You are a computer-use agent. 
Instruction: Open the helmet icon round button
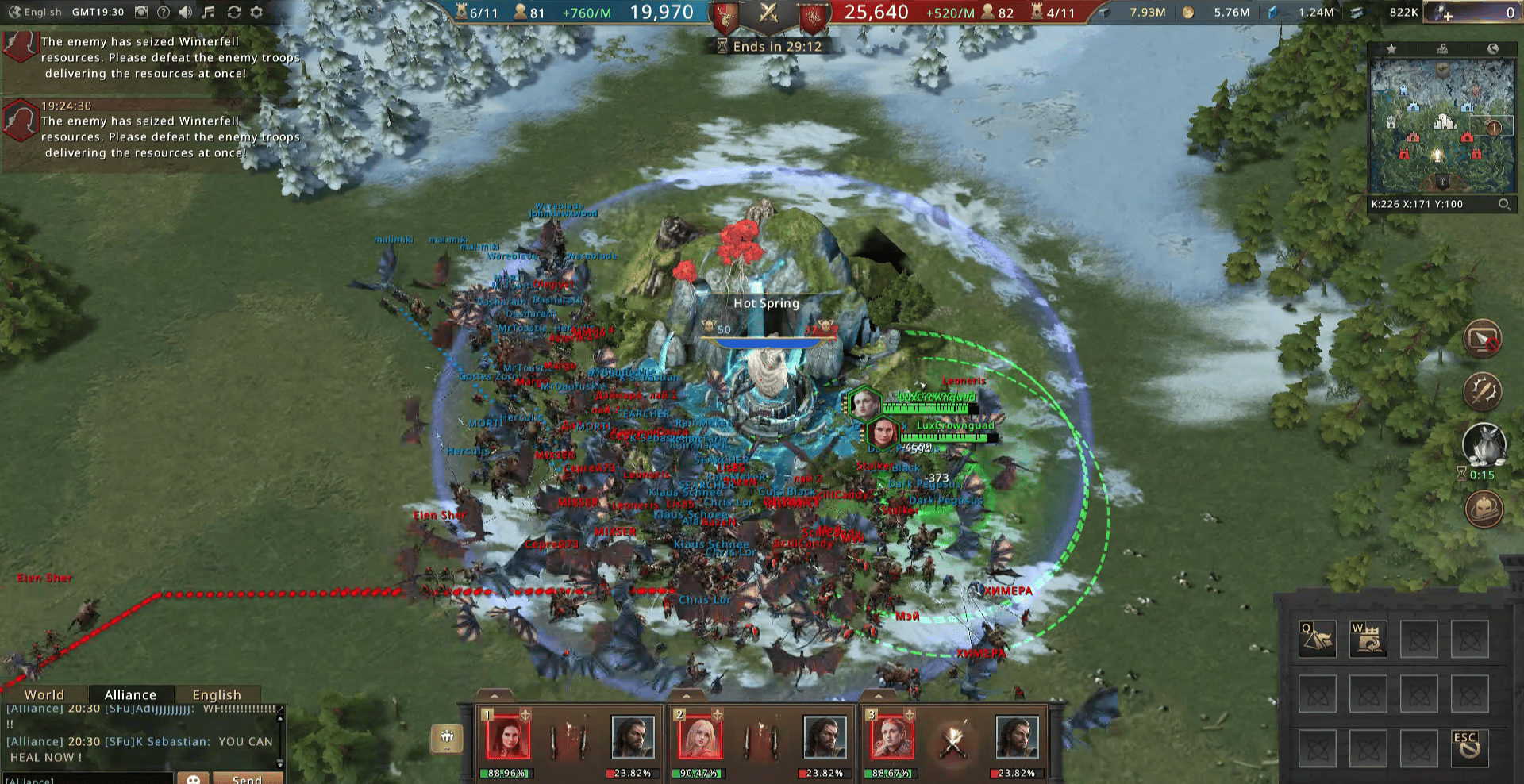[x=1483, y=509]
